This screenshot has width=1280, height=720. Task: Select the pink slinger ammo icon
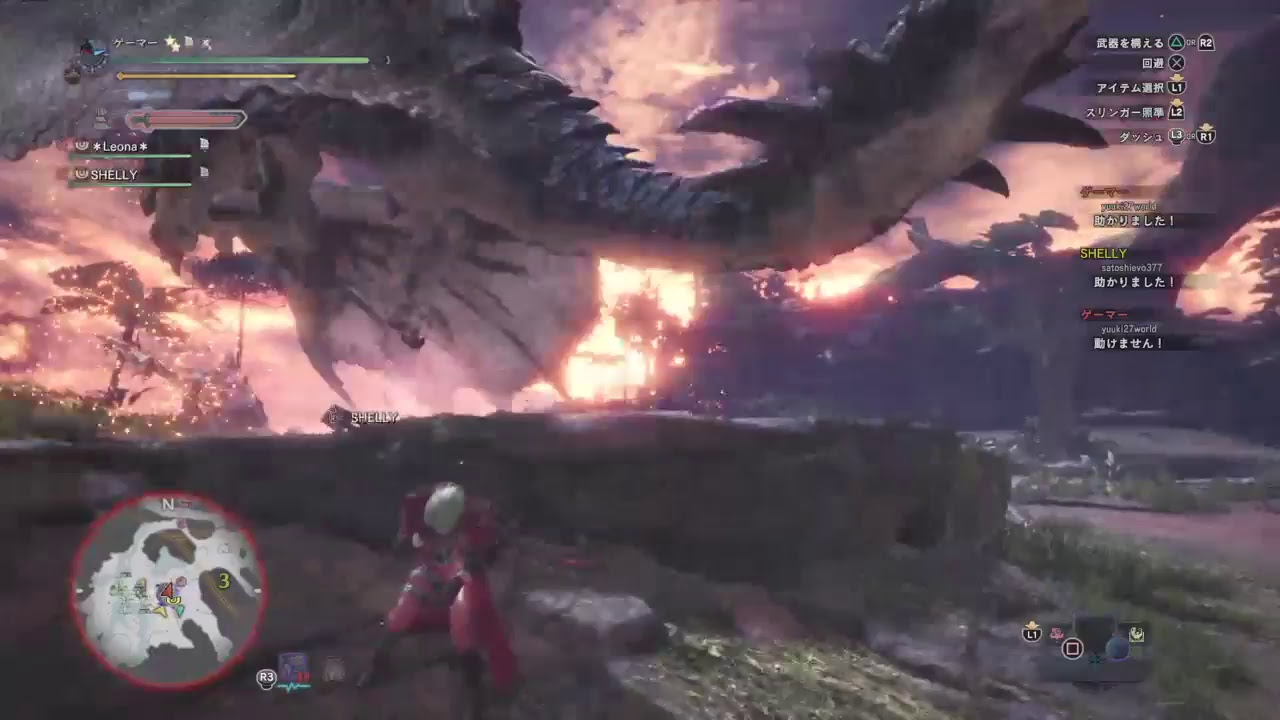(x=1057, y=633)
